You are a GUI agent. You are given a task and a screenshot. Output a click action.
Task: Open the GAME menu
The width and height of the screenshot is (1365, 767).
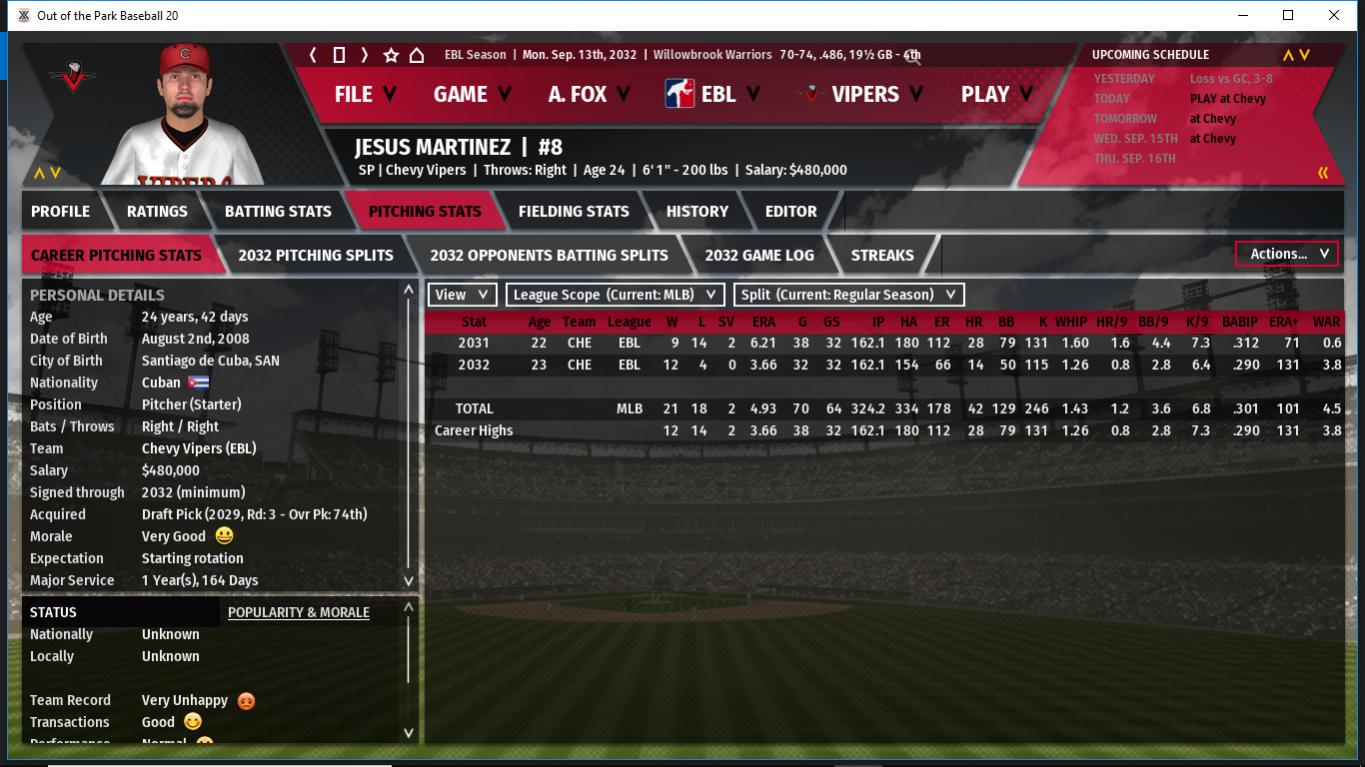(x=471, y=94)
